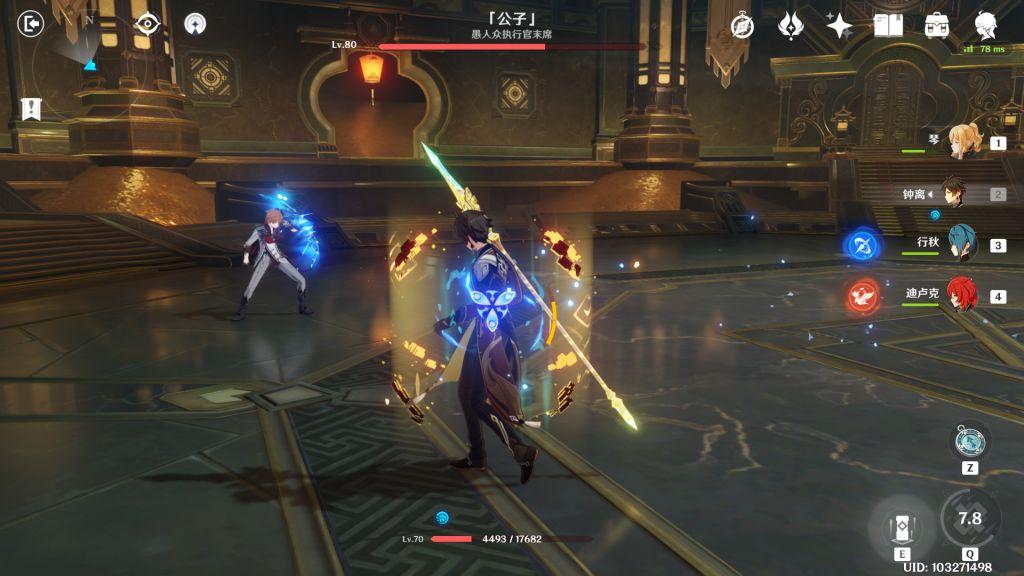Switch to party member 迪卢克
The width and height of the screenshot is (1024, 576).
pyautogui.click(x=963, y=296)
